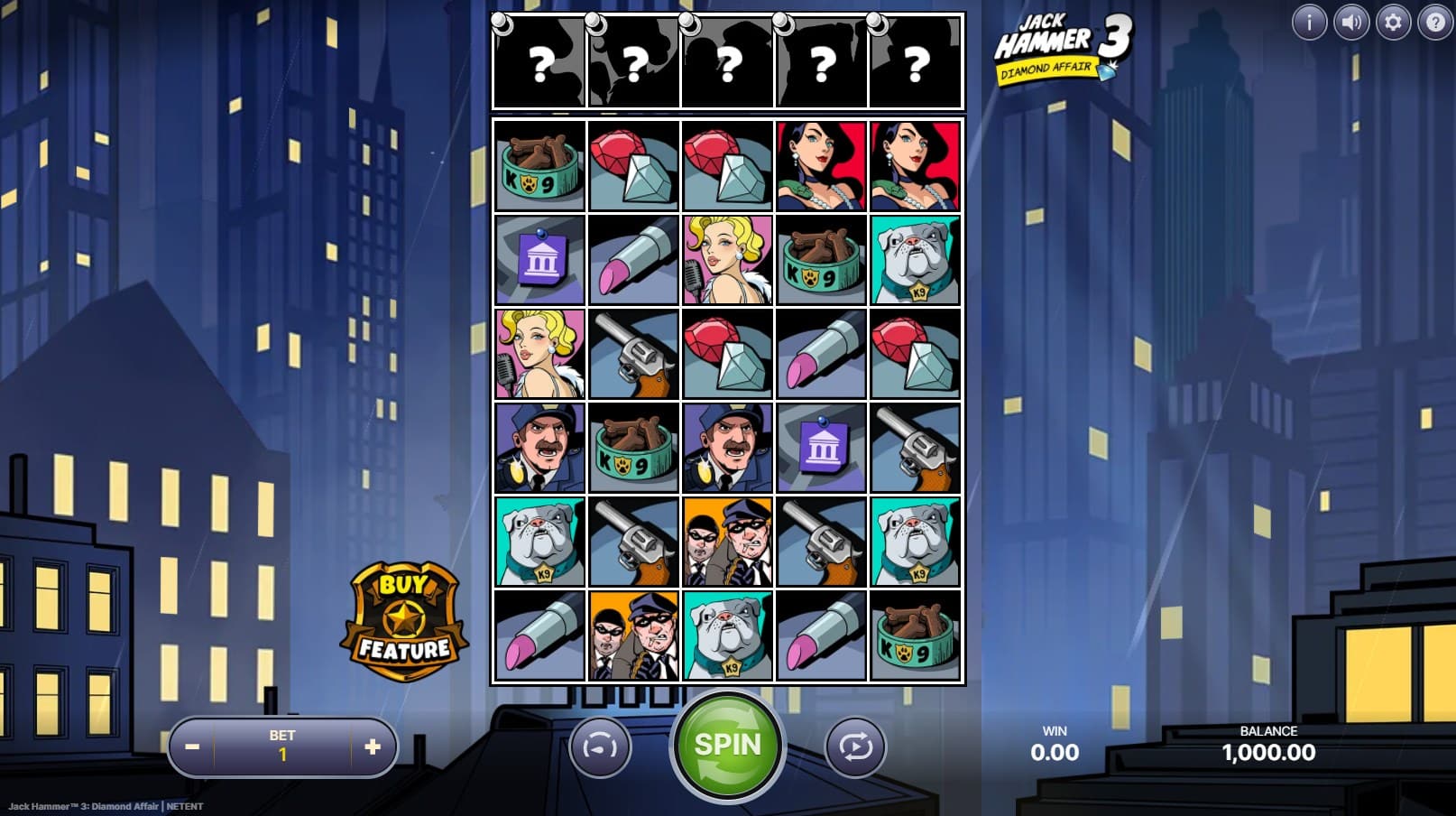Open settings via the gear icon
Viewport: 1456px width, 816px height.
(x=1393, y=22)
